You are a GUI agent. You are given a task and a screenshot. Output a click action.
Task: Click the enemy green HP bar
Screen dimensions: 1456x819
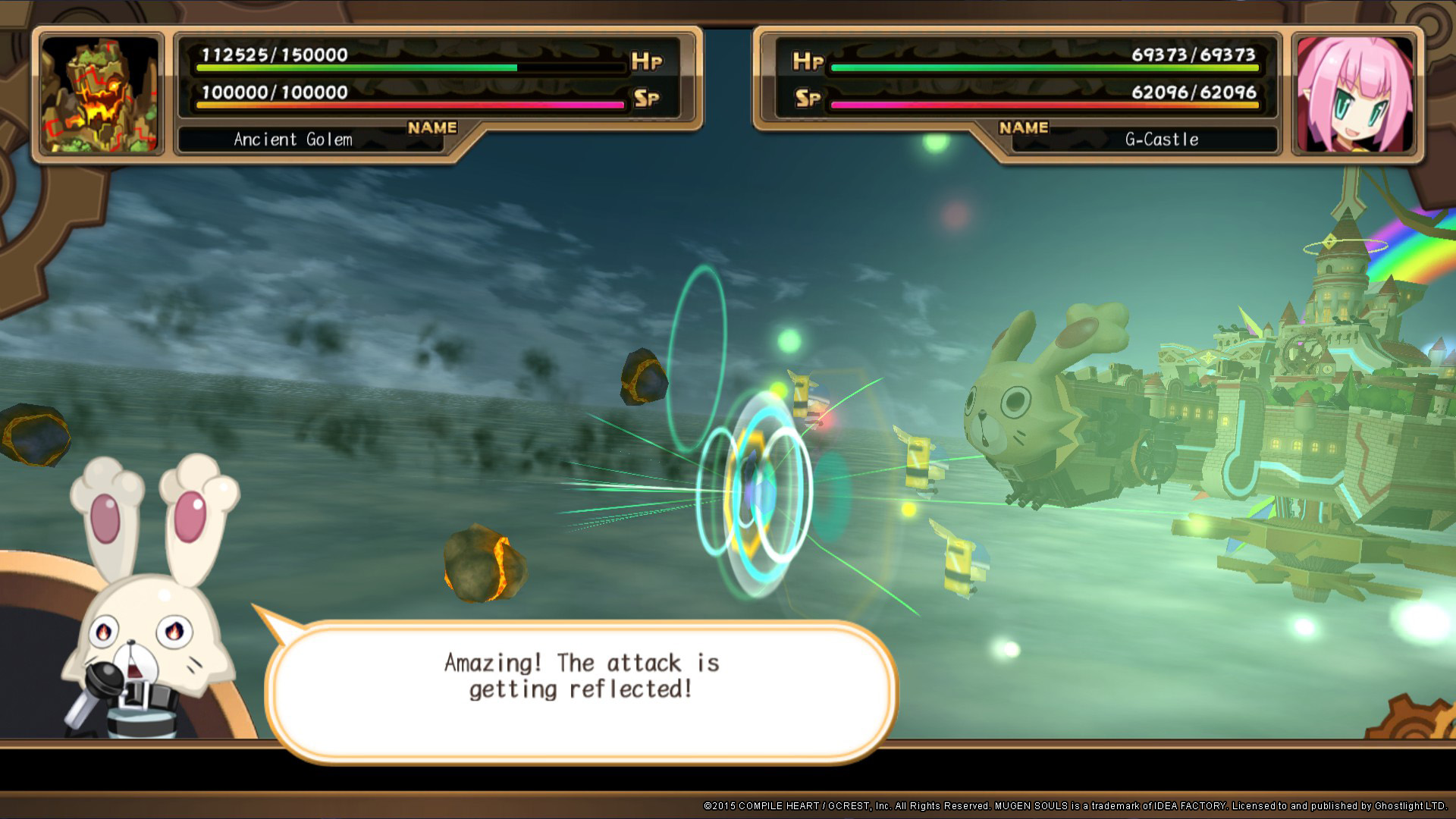(356, 67)
